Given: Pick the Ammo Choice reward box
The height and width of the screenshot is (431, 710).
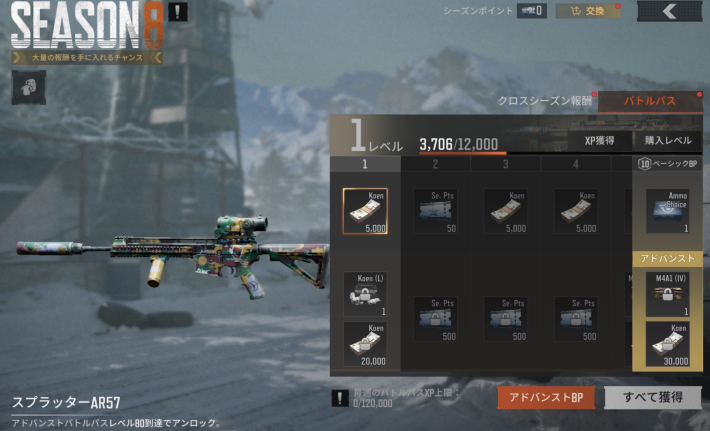Looking at the screenshot, I should pyautogui.click(x=667, y=210).
